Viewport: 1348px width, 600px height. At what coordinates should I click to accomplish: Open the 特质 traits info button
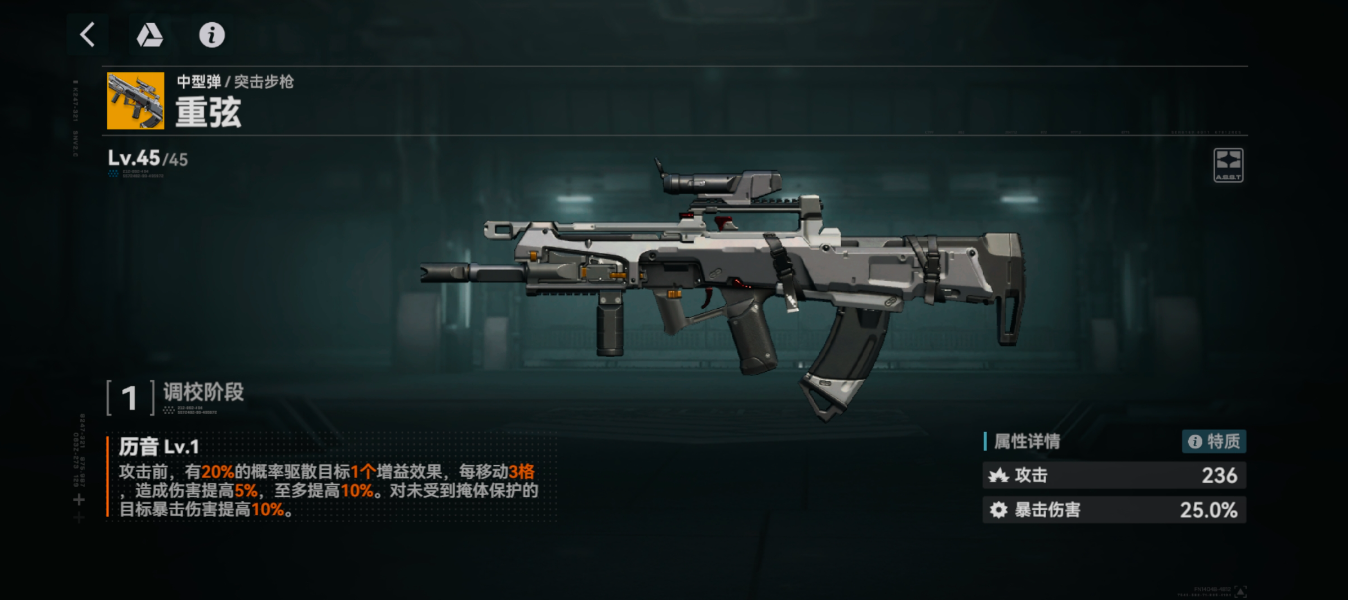(x=1214, y=442)
